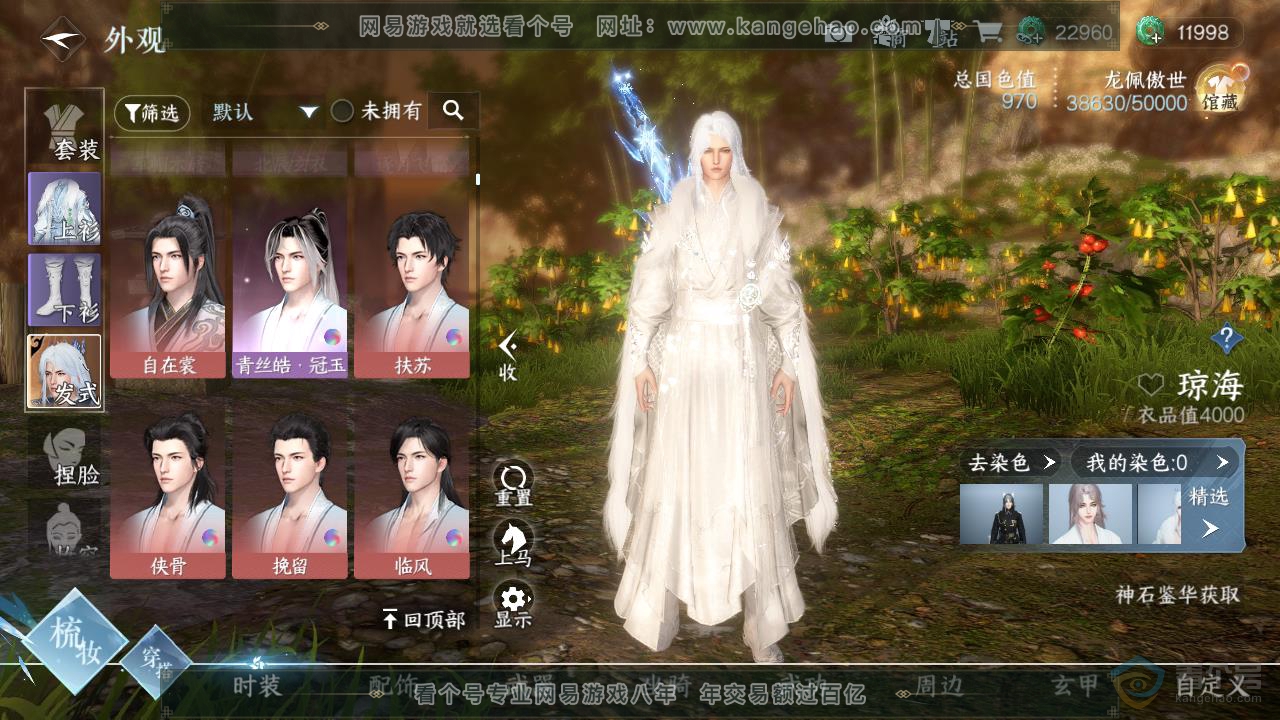Open the 筛选 filter button
The image size is (1280, 720).
tap(152, 112)
